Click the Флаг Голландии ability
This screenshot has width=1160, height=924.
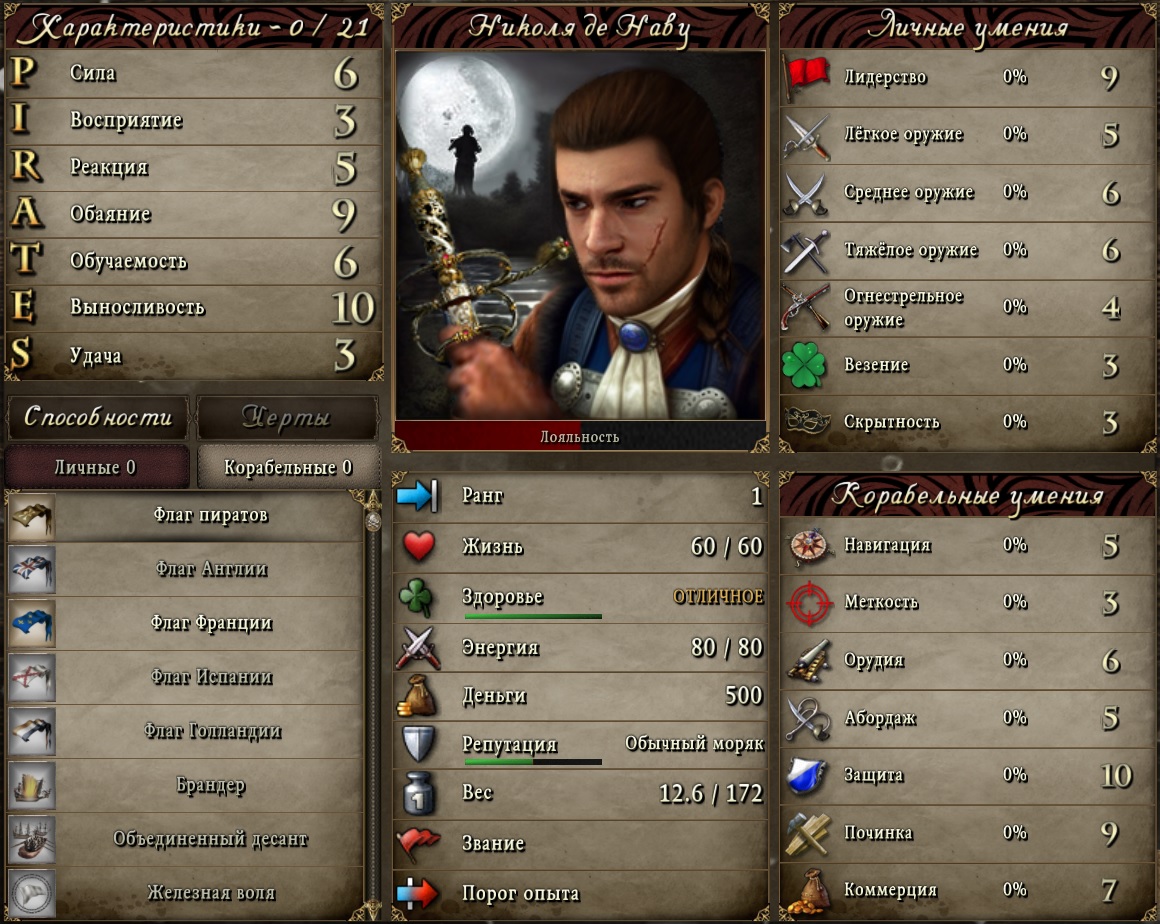click(185, 732)
